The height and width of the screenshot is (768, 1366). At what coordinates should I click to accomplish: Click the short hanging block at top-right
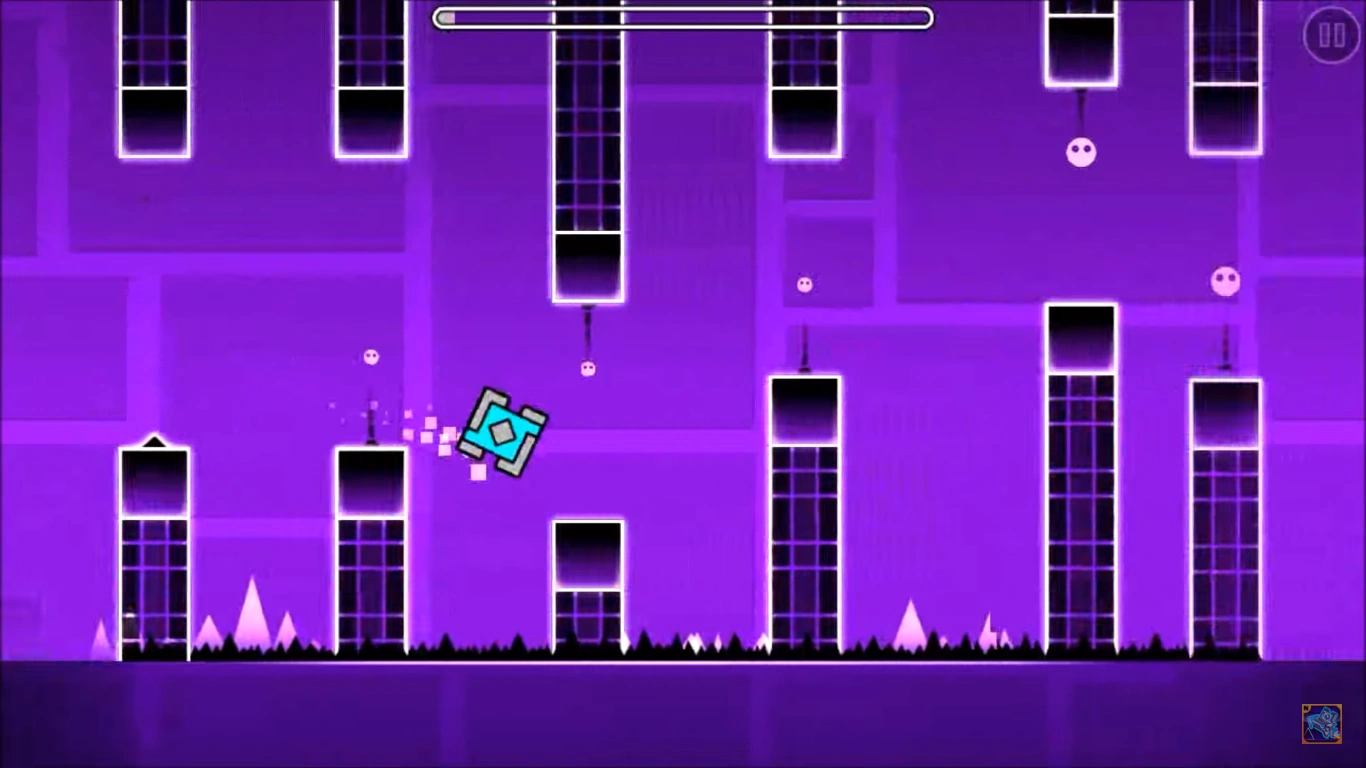1080,45
